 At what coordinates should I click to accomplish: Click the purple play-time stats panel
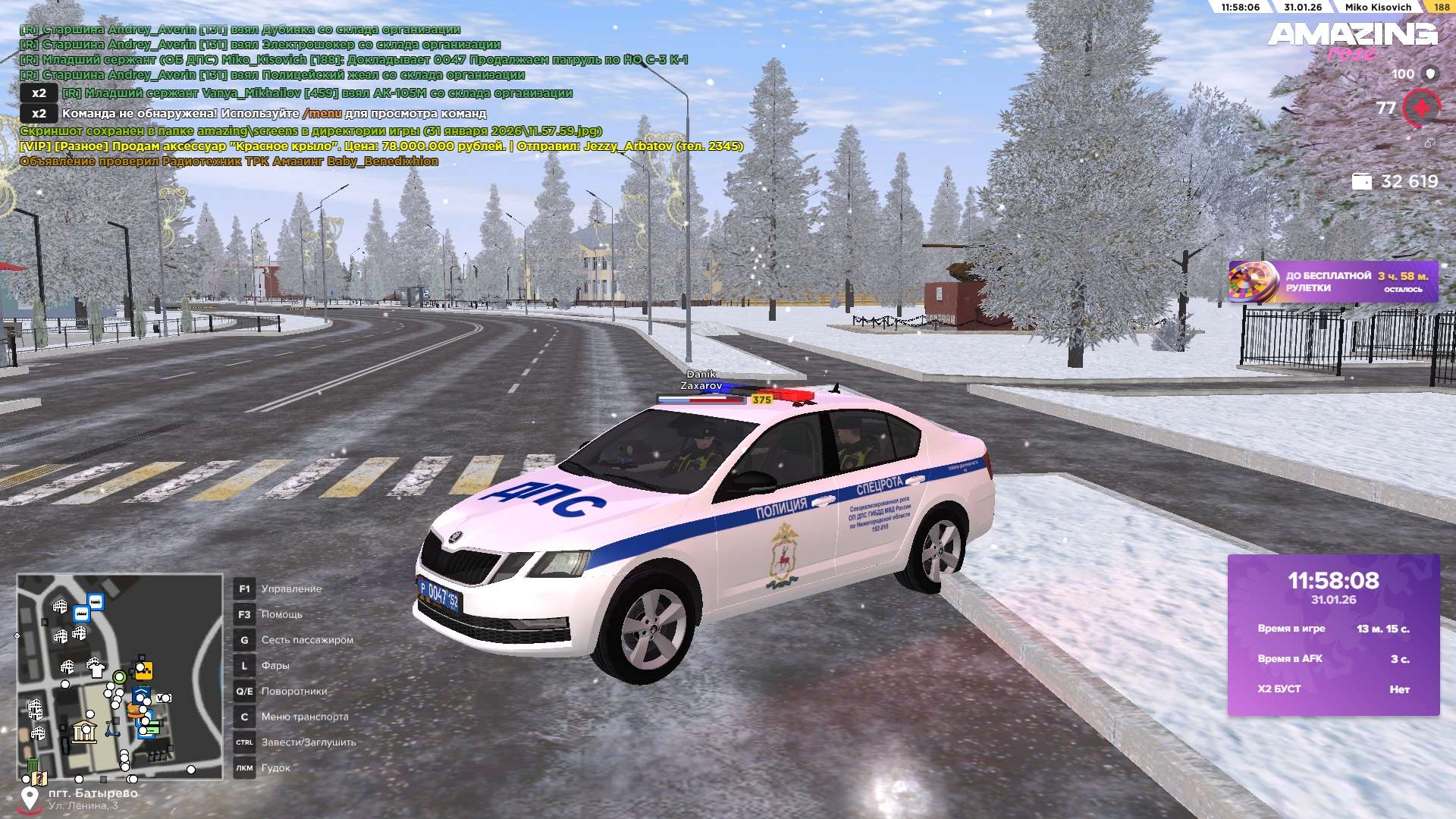pyautogui.click(x=1333, y=635)
